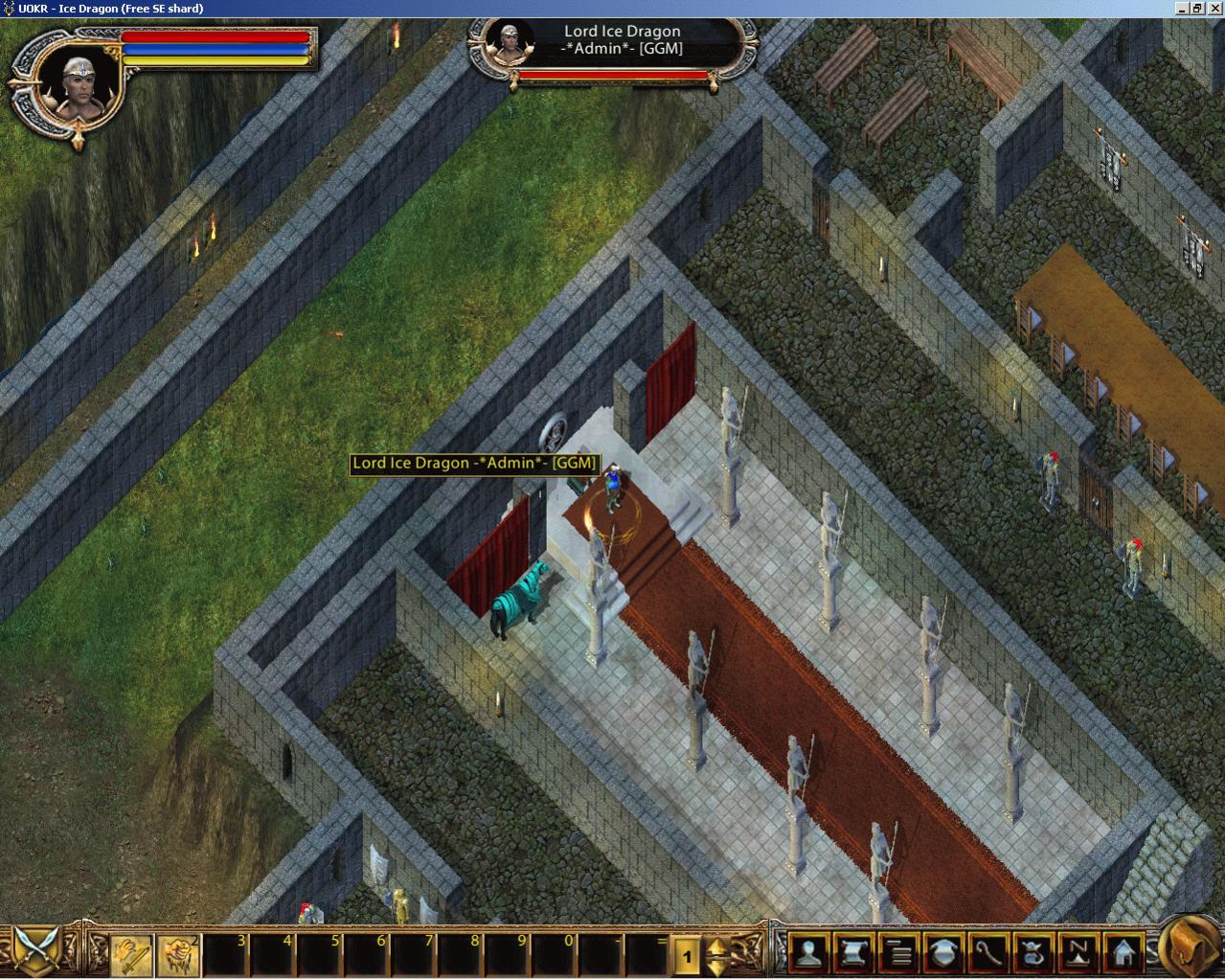Toggle the crossed swords war mode button
1225x980 pixels.
[39, 951]
